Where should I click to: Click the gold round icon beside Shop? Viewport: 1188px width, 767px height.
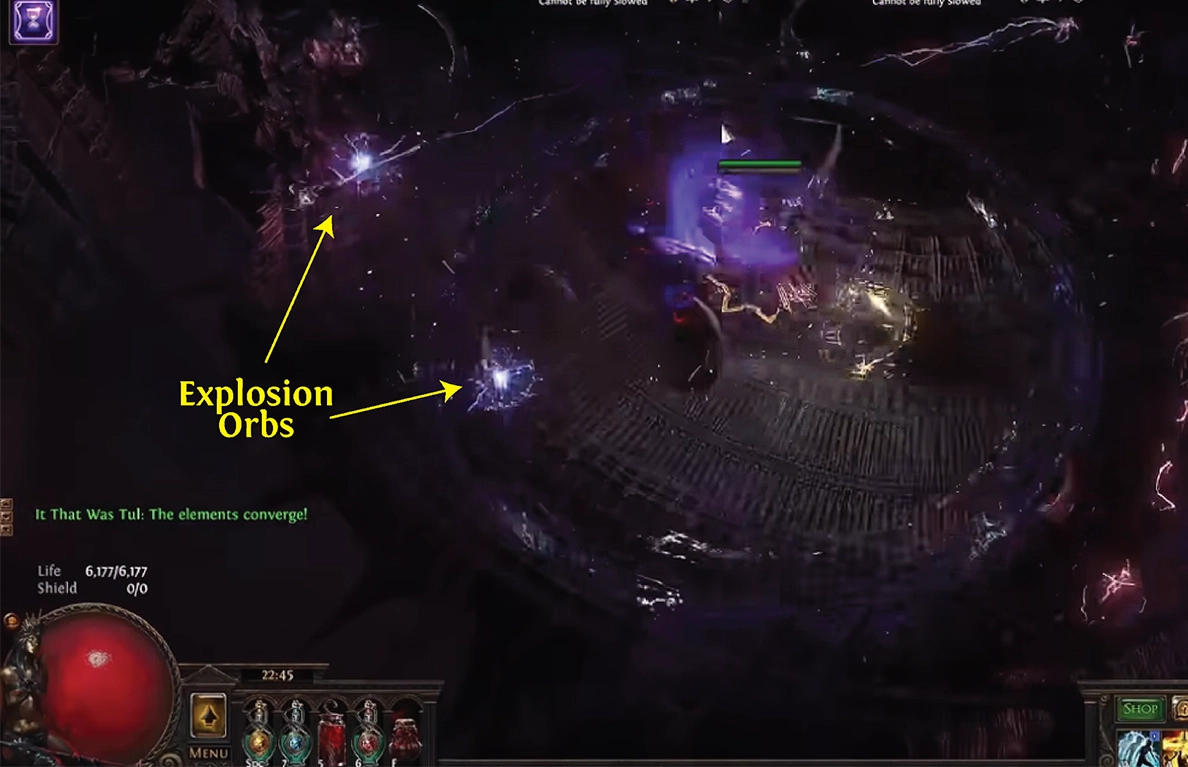[1180, 708]
